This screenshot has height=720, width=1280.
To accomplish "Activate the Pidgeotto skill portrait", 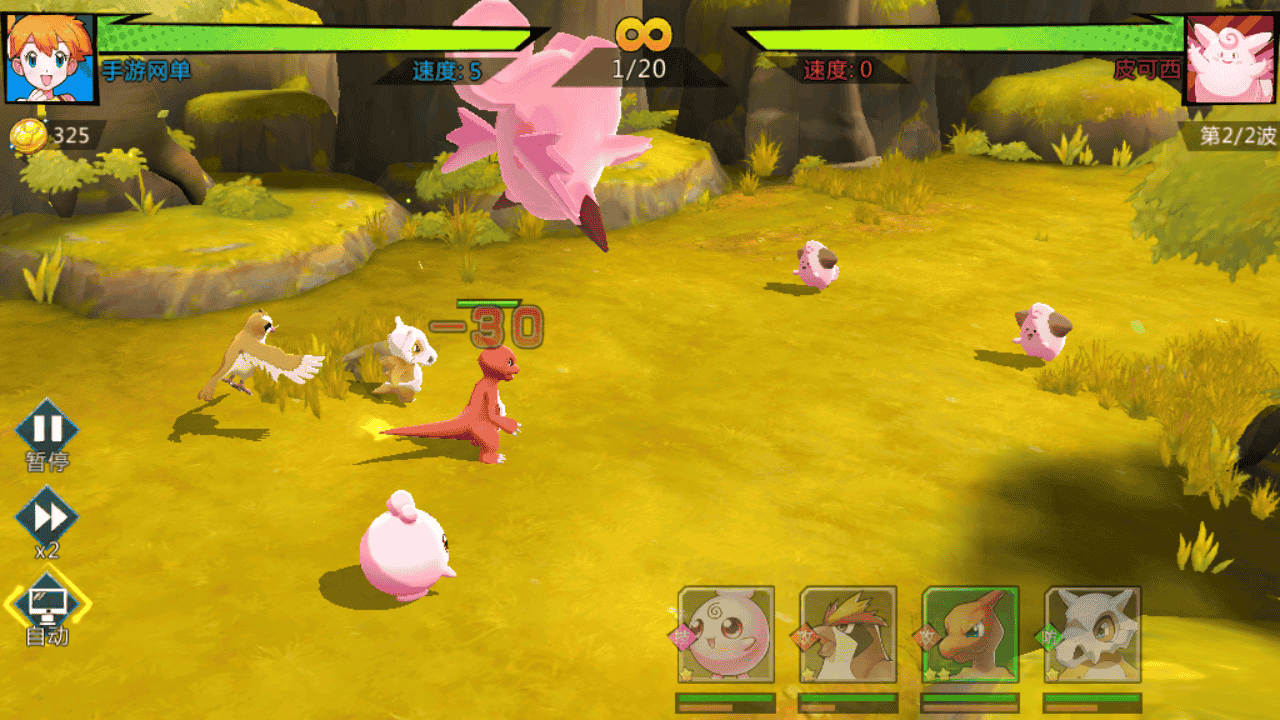I will coord(848,635).
